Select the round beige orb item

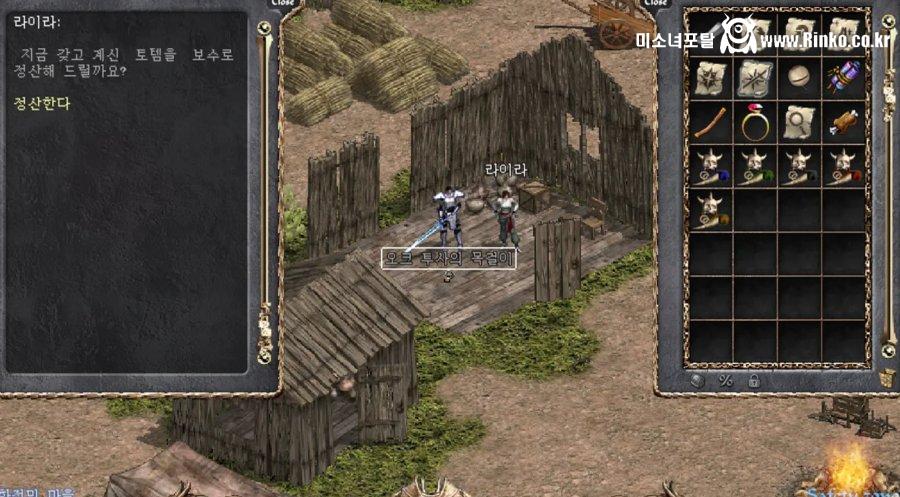coord(799,78)
